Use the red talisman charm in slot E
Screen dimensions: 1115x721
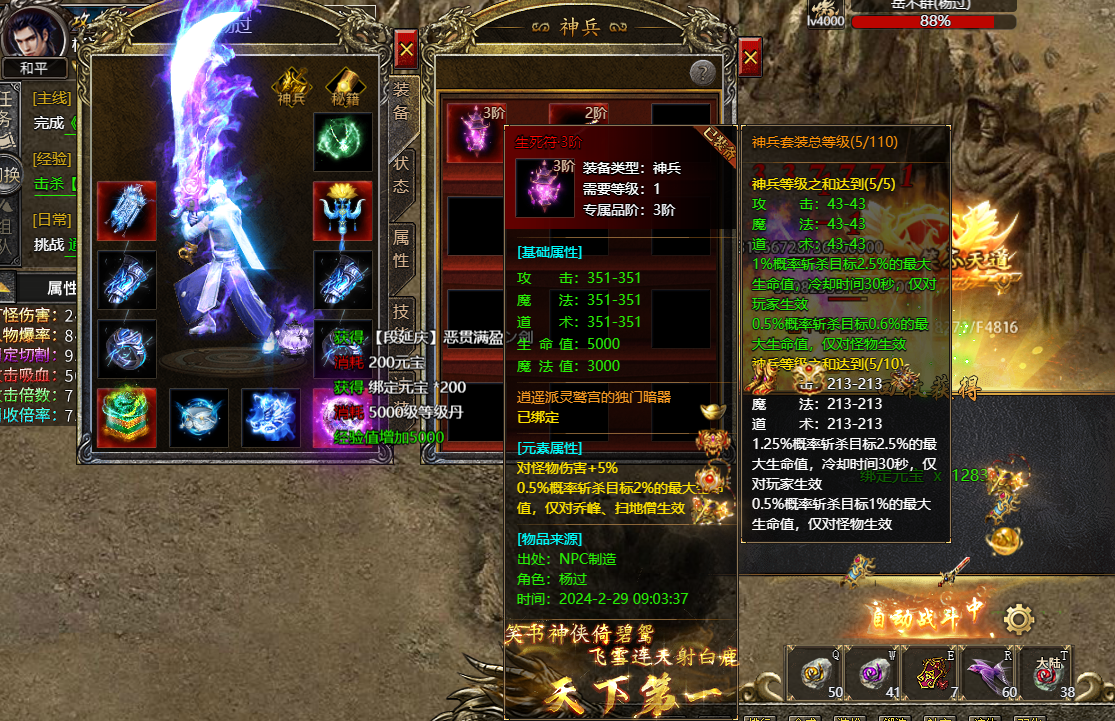pyautogui.click(x=930, y=674)
